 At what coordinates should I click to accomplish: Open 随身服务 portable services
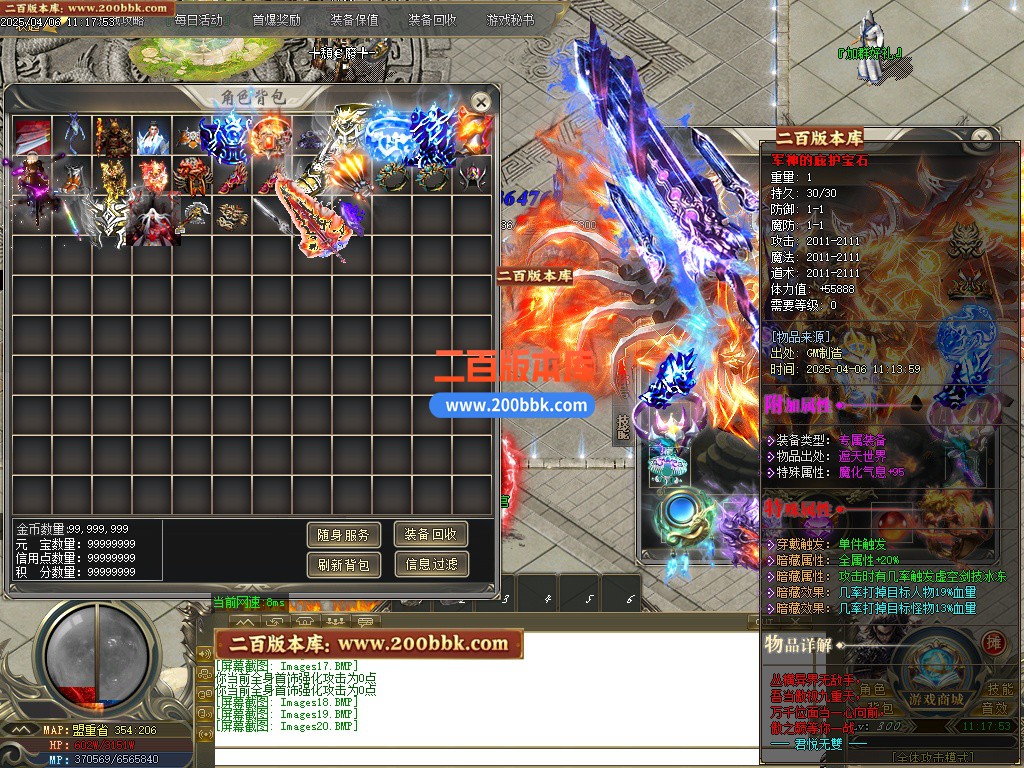click(x=343, y=535)
